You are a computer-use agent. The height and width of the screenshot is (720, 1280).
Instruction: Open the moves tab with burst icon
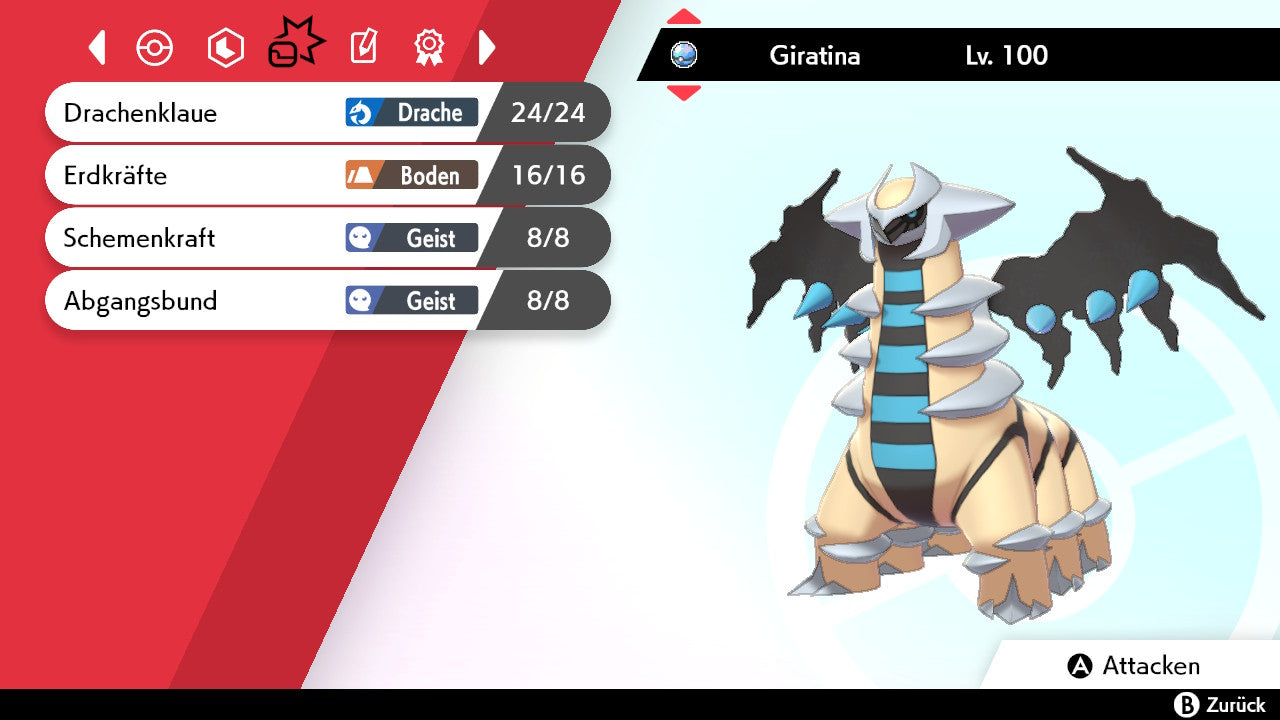(295, 46)
